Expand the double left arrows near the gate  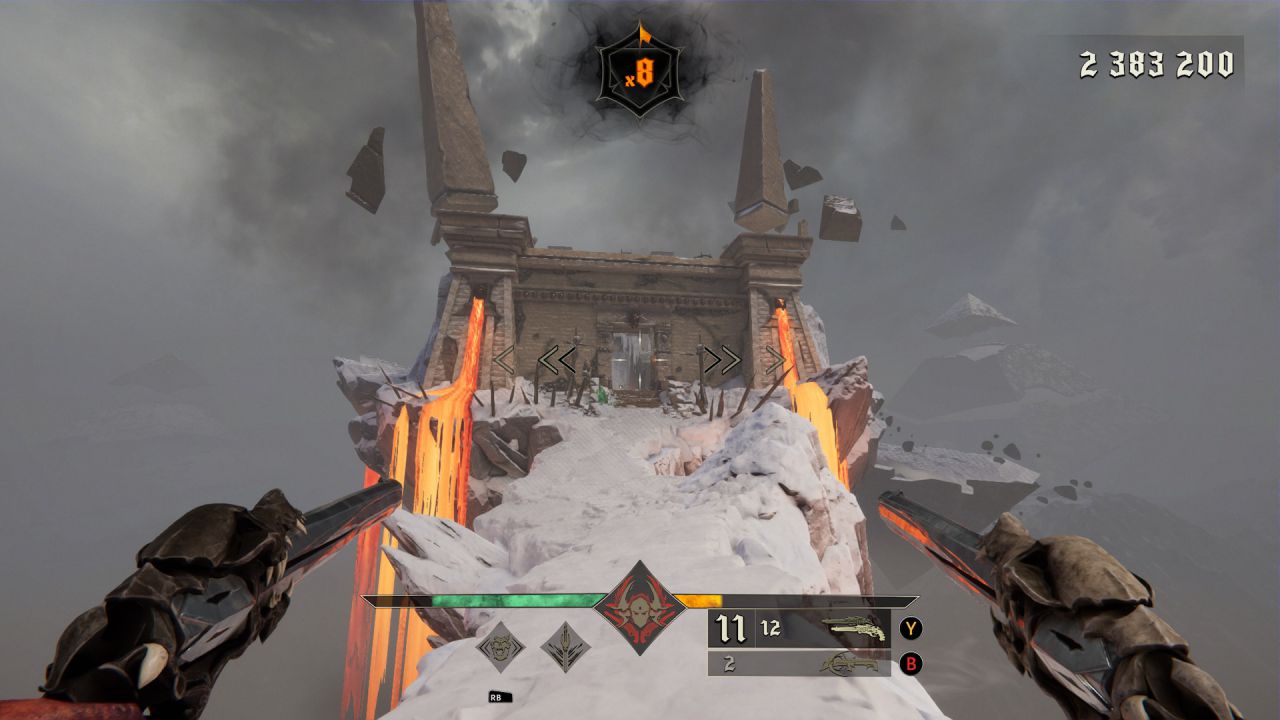point(557,357)
